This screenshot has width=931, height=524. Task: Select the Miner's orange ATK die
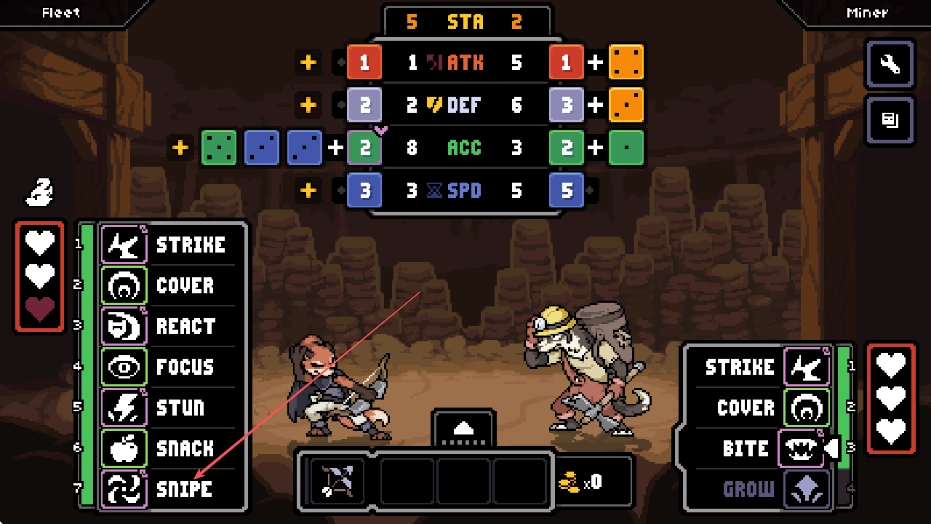tap(626, 62)
